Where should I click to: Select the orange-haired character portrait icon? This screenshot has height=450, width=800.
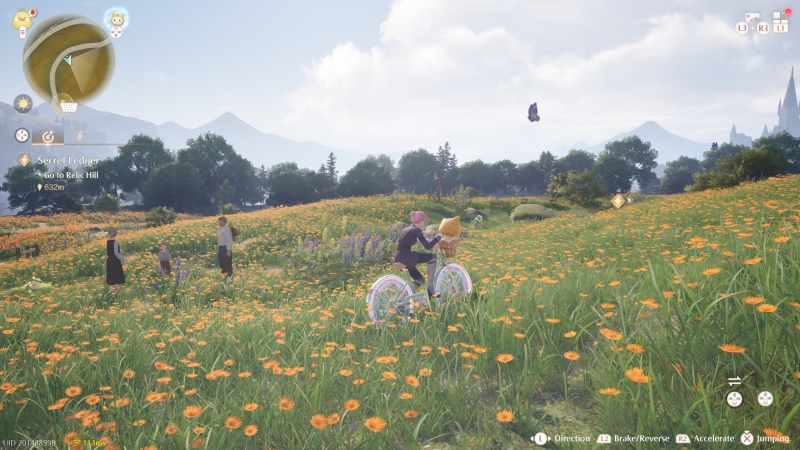tap(116, 19)
